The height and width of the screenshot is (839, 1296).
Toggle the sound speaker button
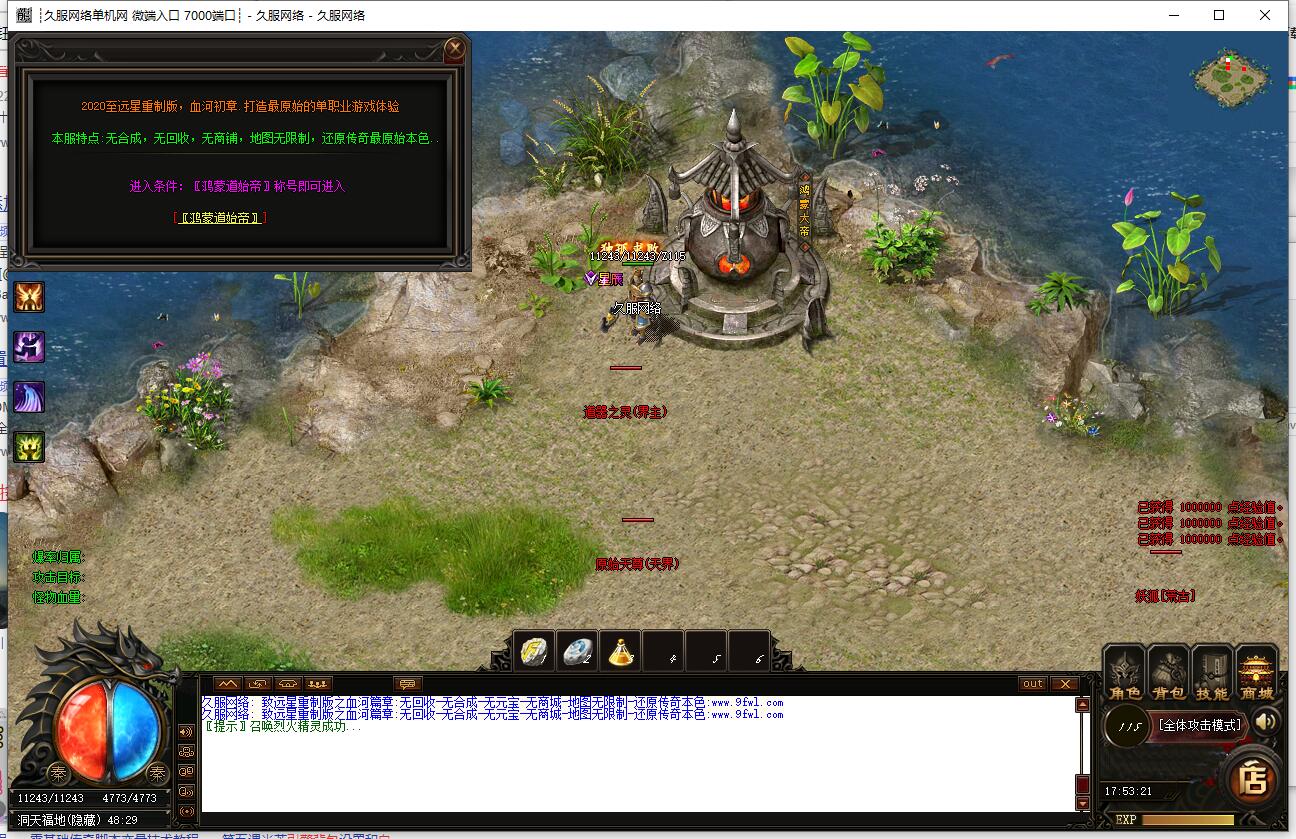click(1266, 721)
